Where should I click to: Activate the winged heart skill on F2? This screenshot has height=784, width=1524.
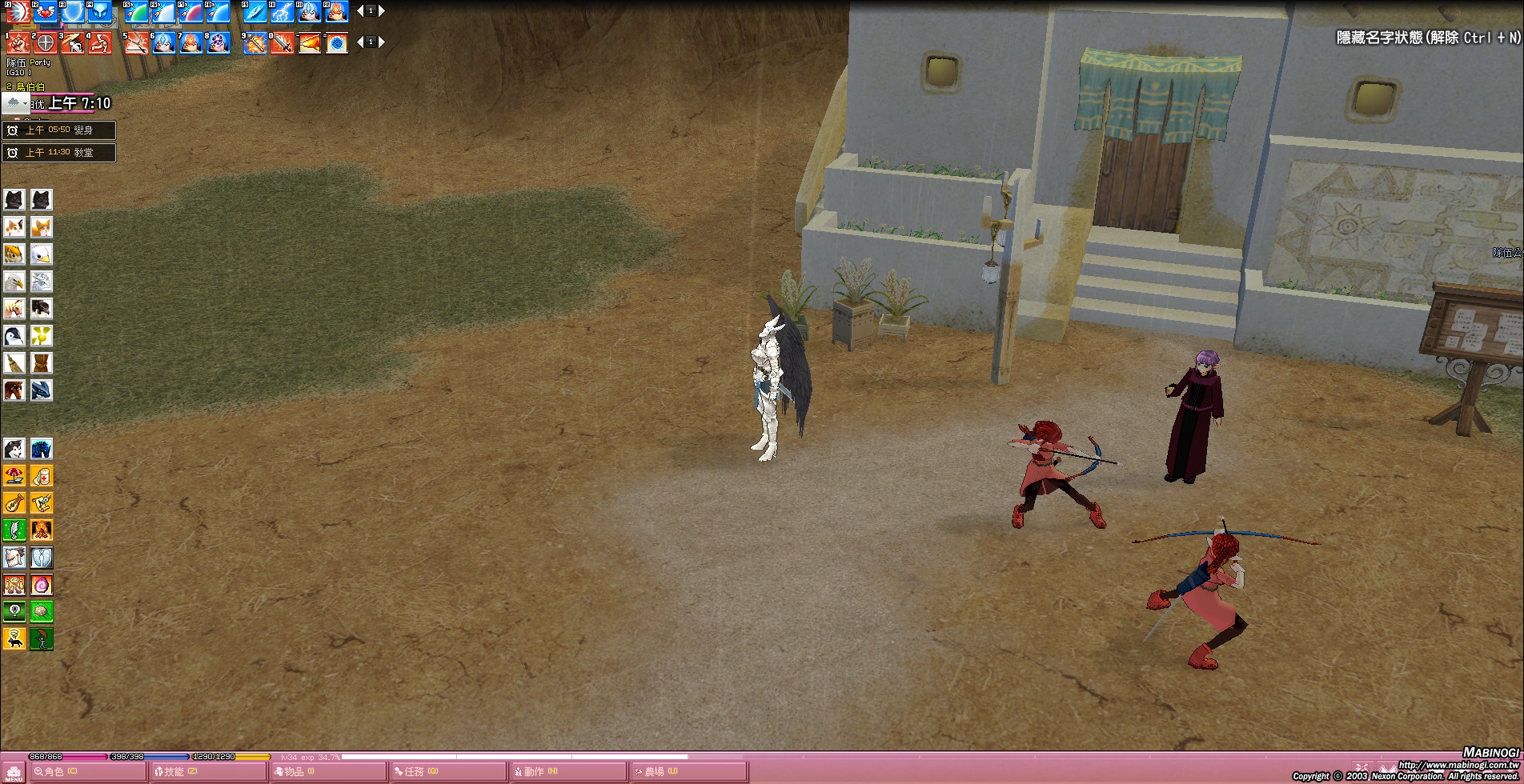point(46,11)
